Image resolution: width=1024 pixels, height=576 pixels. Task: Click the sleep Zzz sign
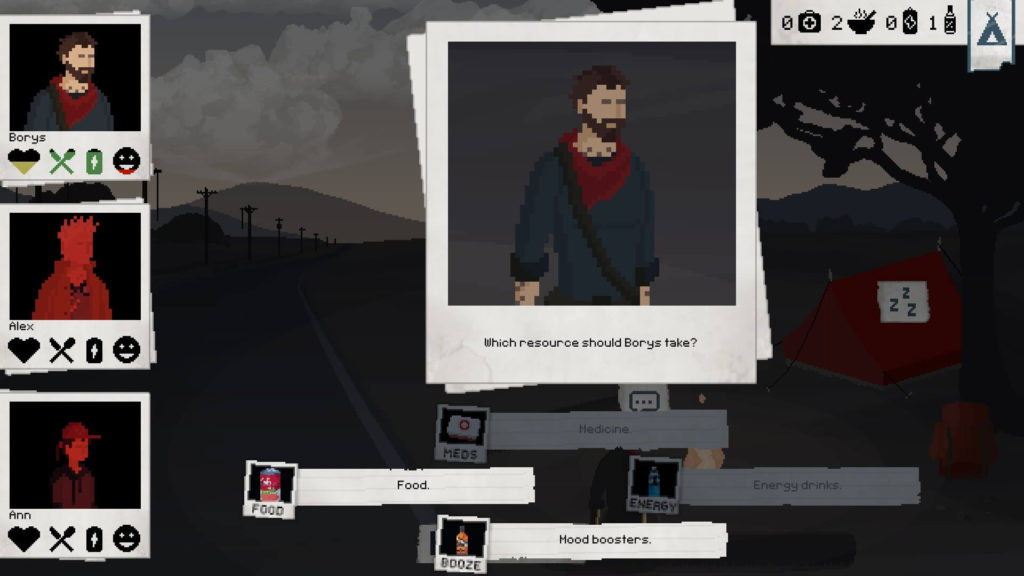tap(903, 301)
